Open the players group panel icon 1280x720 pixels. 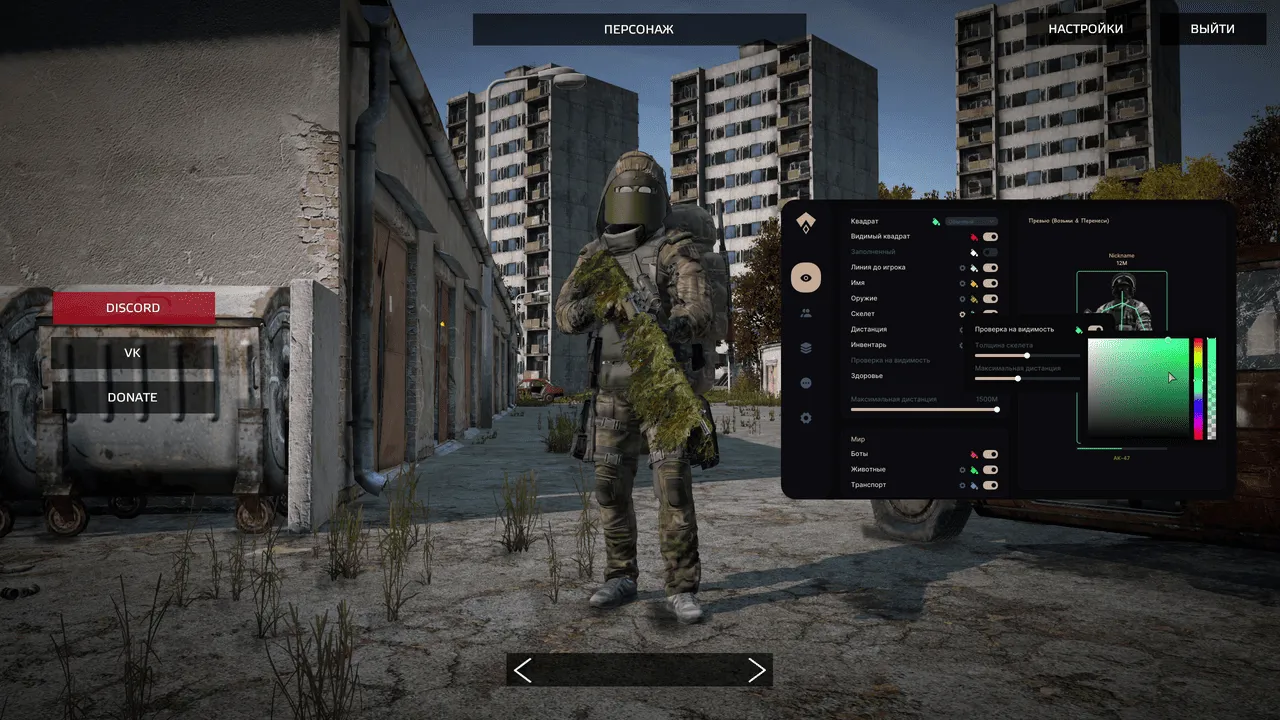tap(806, 313)
